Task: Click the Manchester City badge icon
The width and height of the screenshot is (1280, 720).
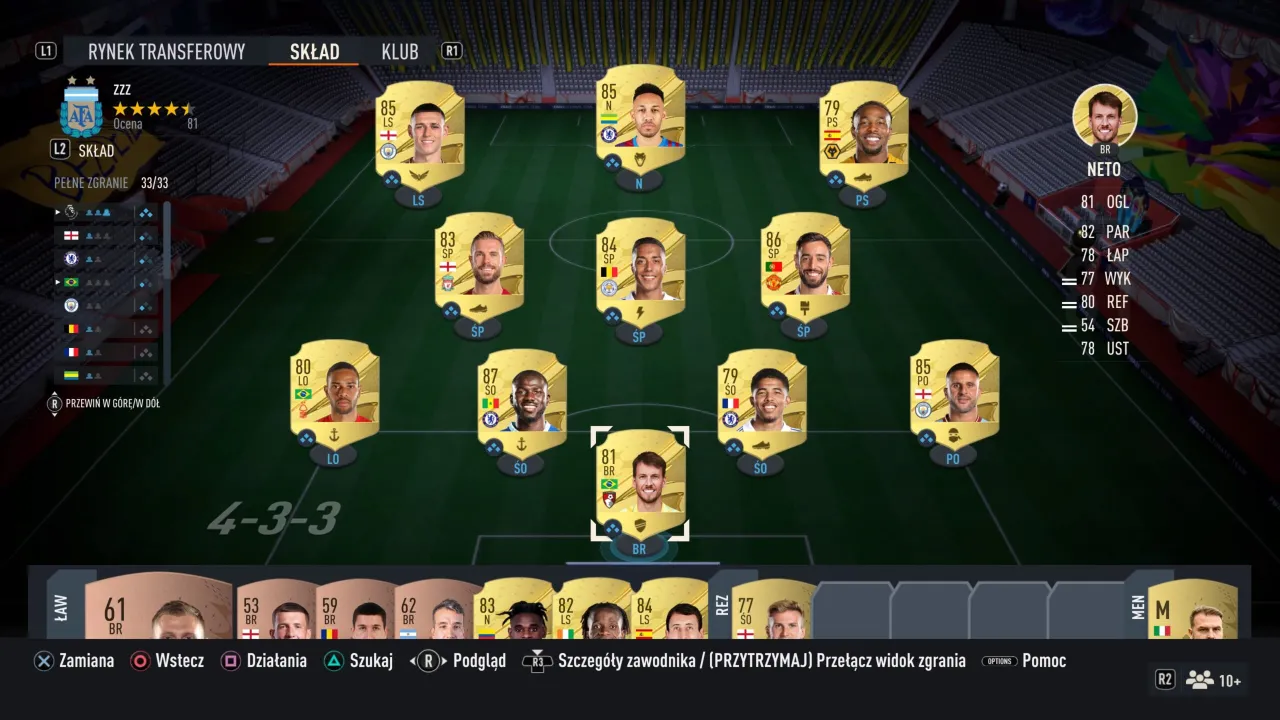Action: pos(70,305)
